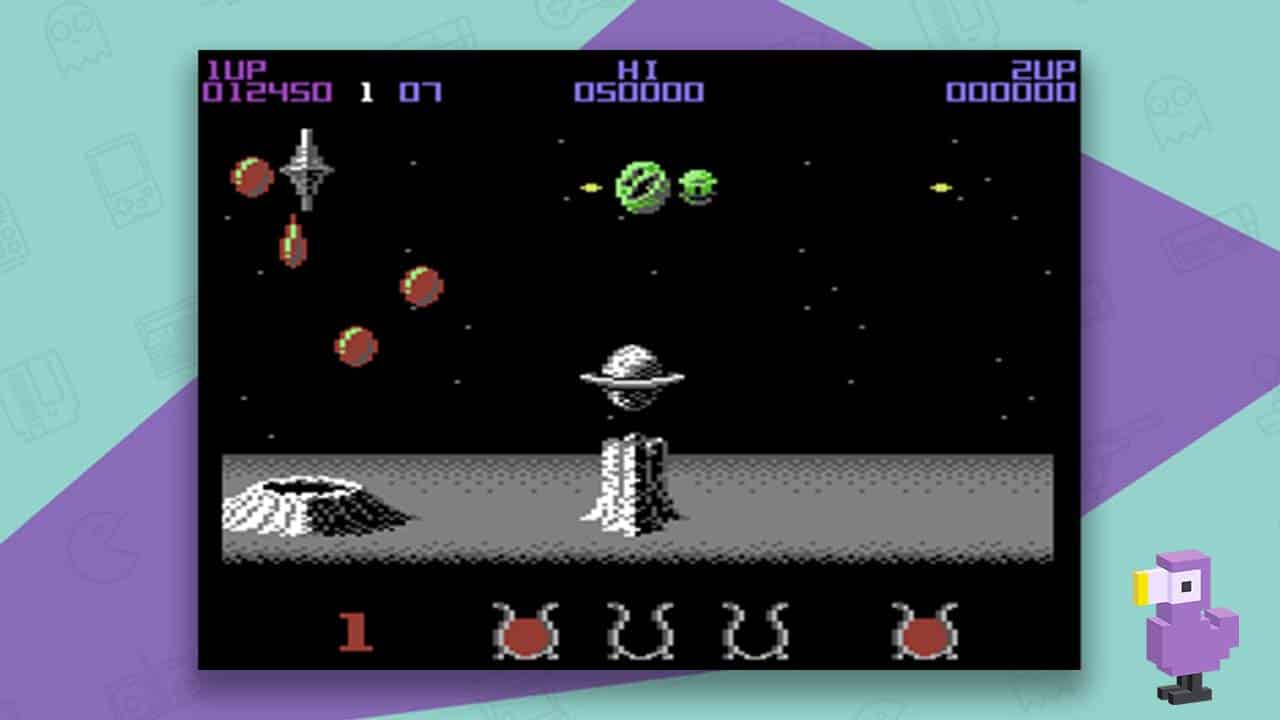Viewport: 1280px width, 720px height.
Task: Click the small green moon beside the big planet
Action: tap(698, 188)
